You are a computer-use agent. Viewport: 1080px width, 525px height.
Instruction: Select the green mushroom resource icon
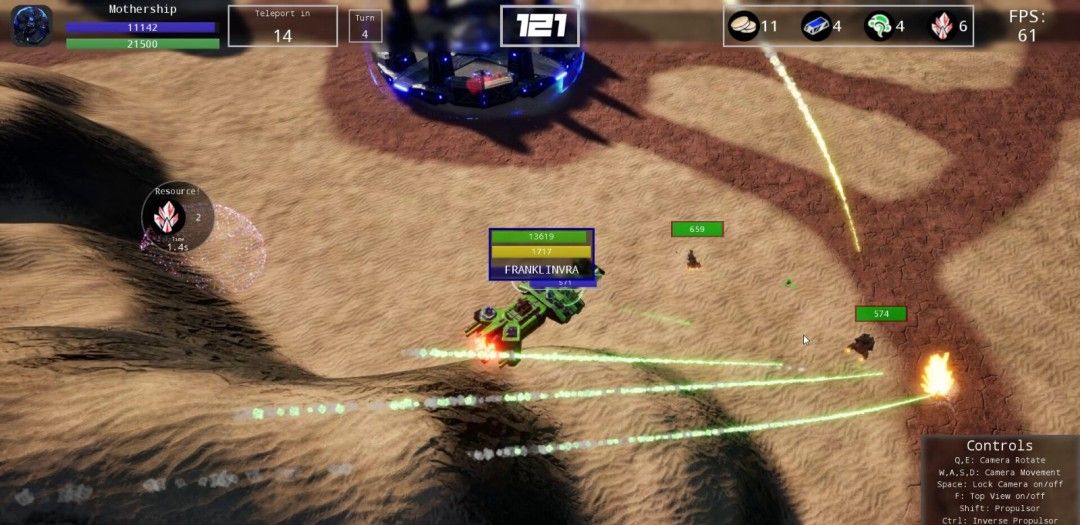[879, 26]
